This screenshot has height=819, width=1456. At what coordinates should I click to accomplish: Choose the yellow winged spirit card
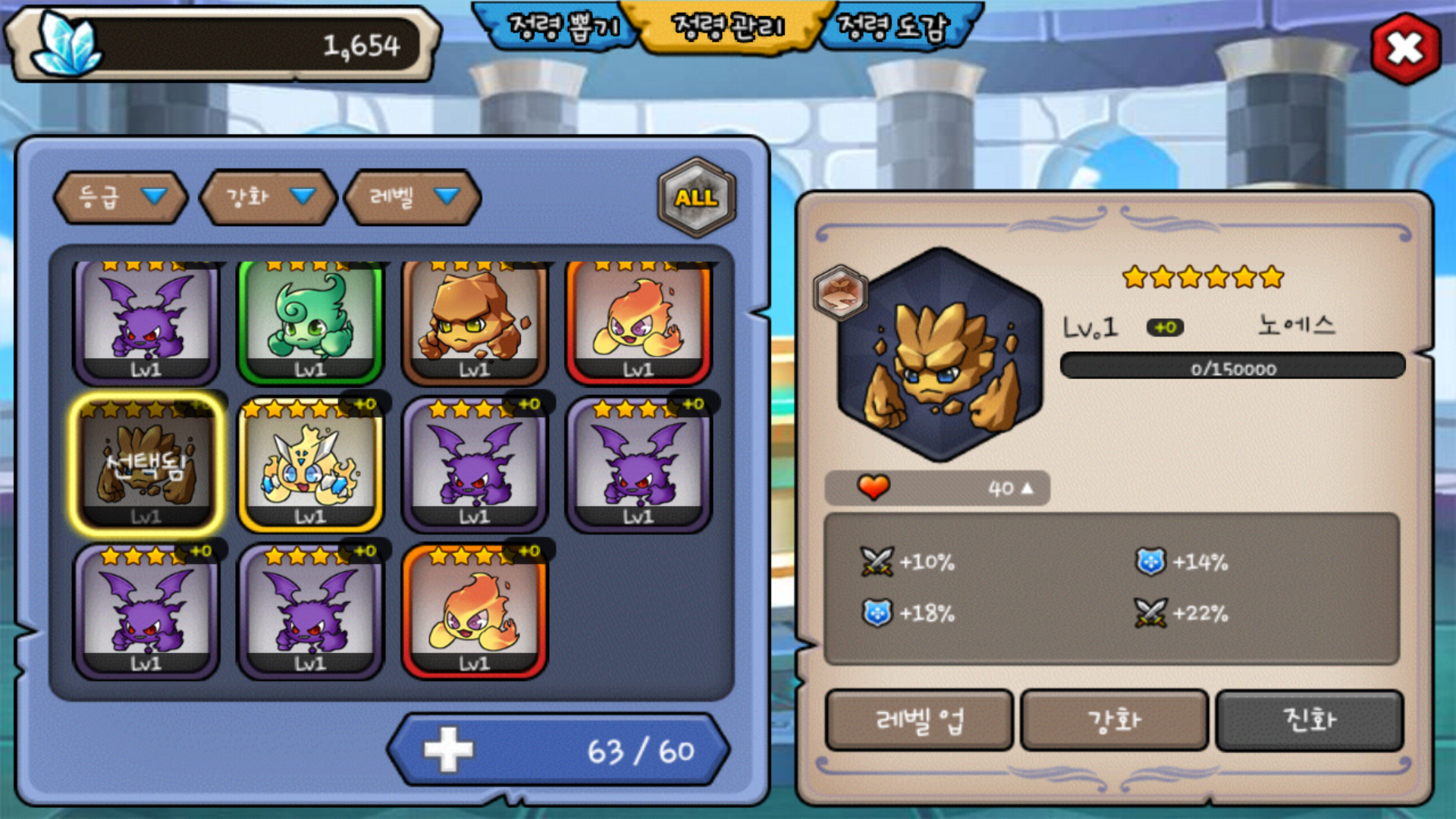click(310, 464)
